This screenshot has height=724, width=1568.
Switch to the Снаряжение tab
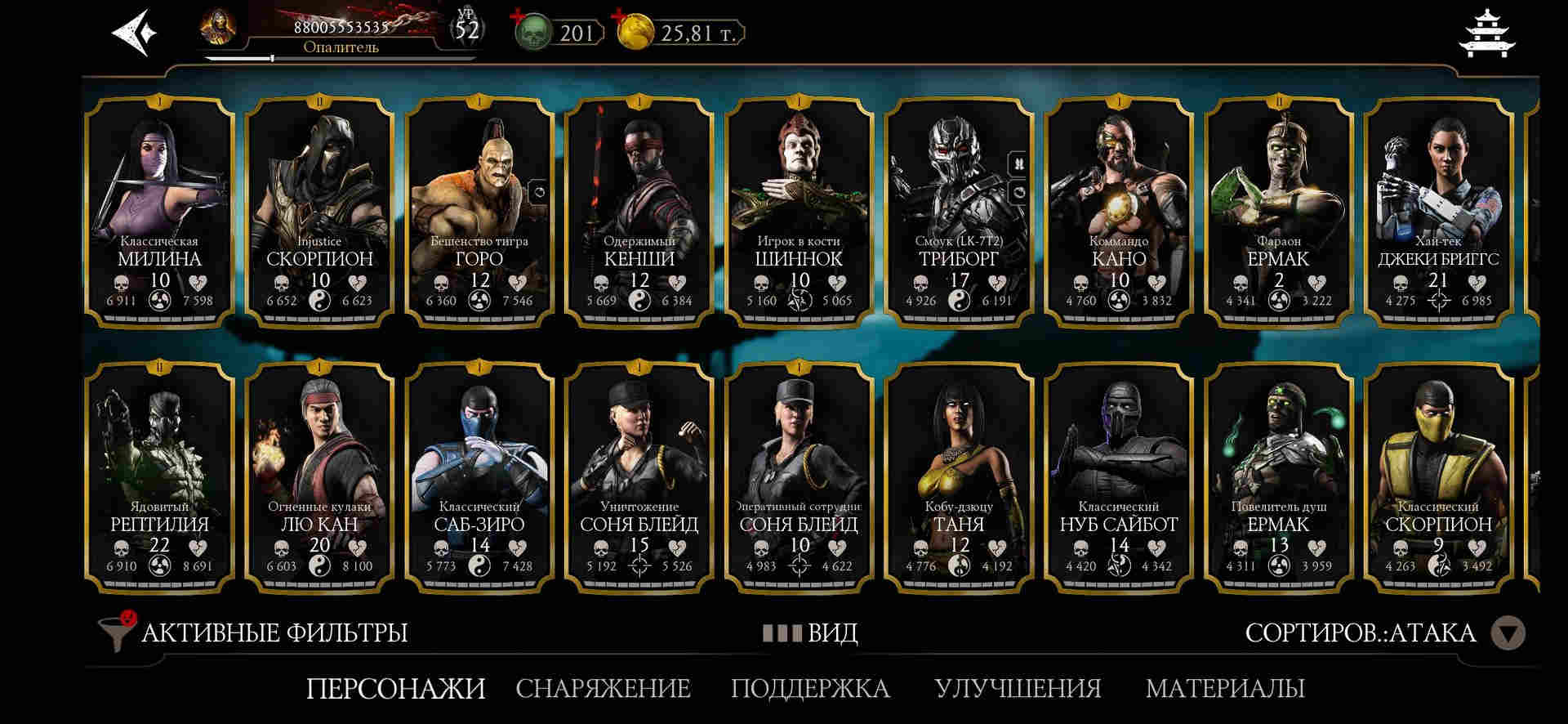click(x=603, y=688)
